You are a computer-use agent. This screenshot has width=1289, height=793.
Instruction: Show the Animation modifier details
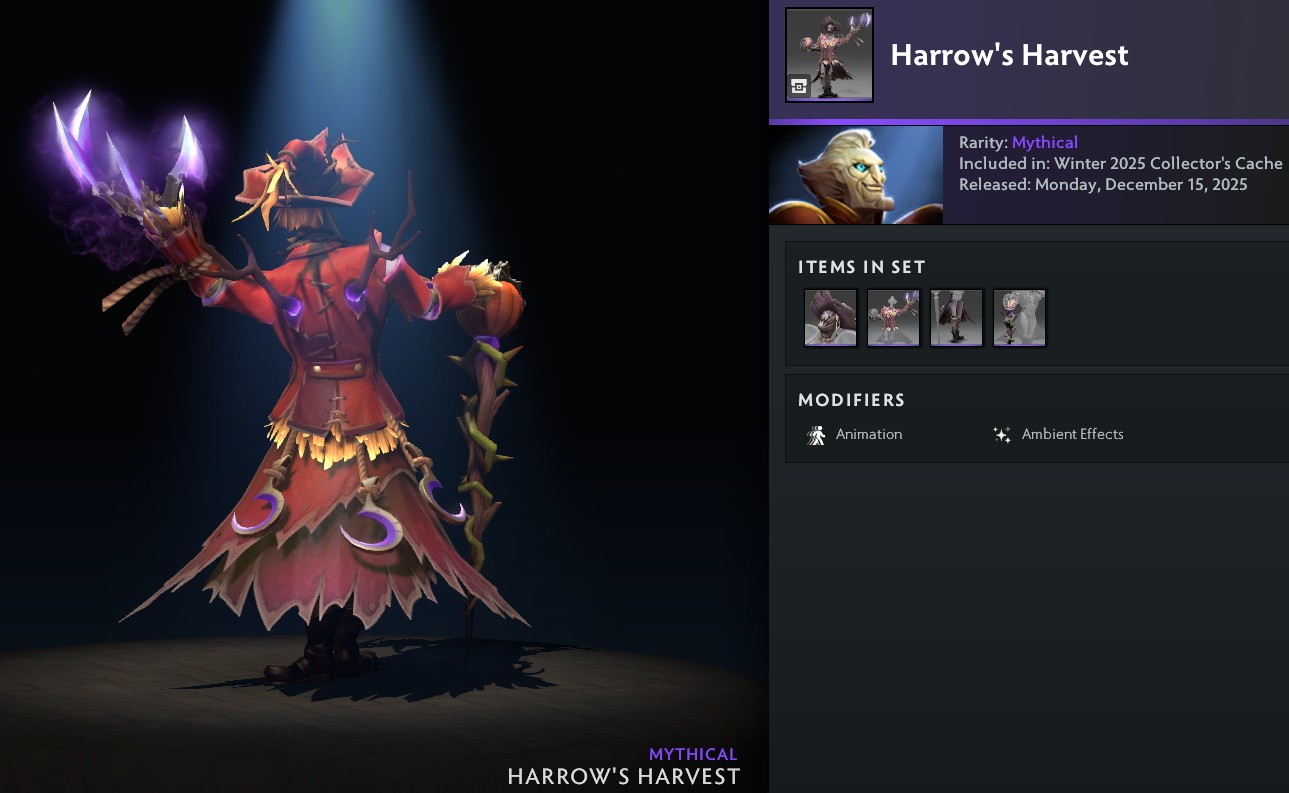[x=856, y=435]
